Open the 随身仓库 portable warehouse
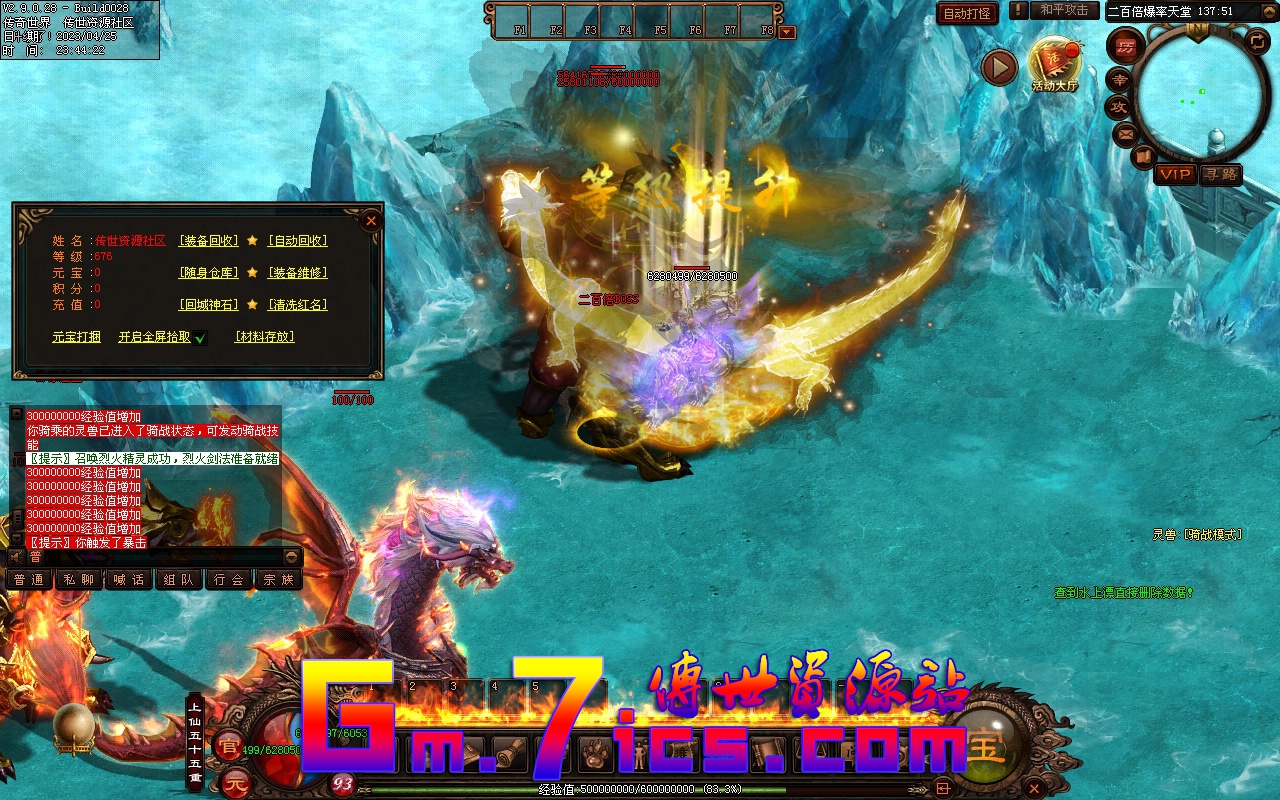Screen dimensions: 1280x800 tap(209, 273)
